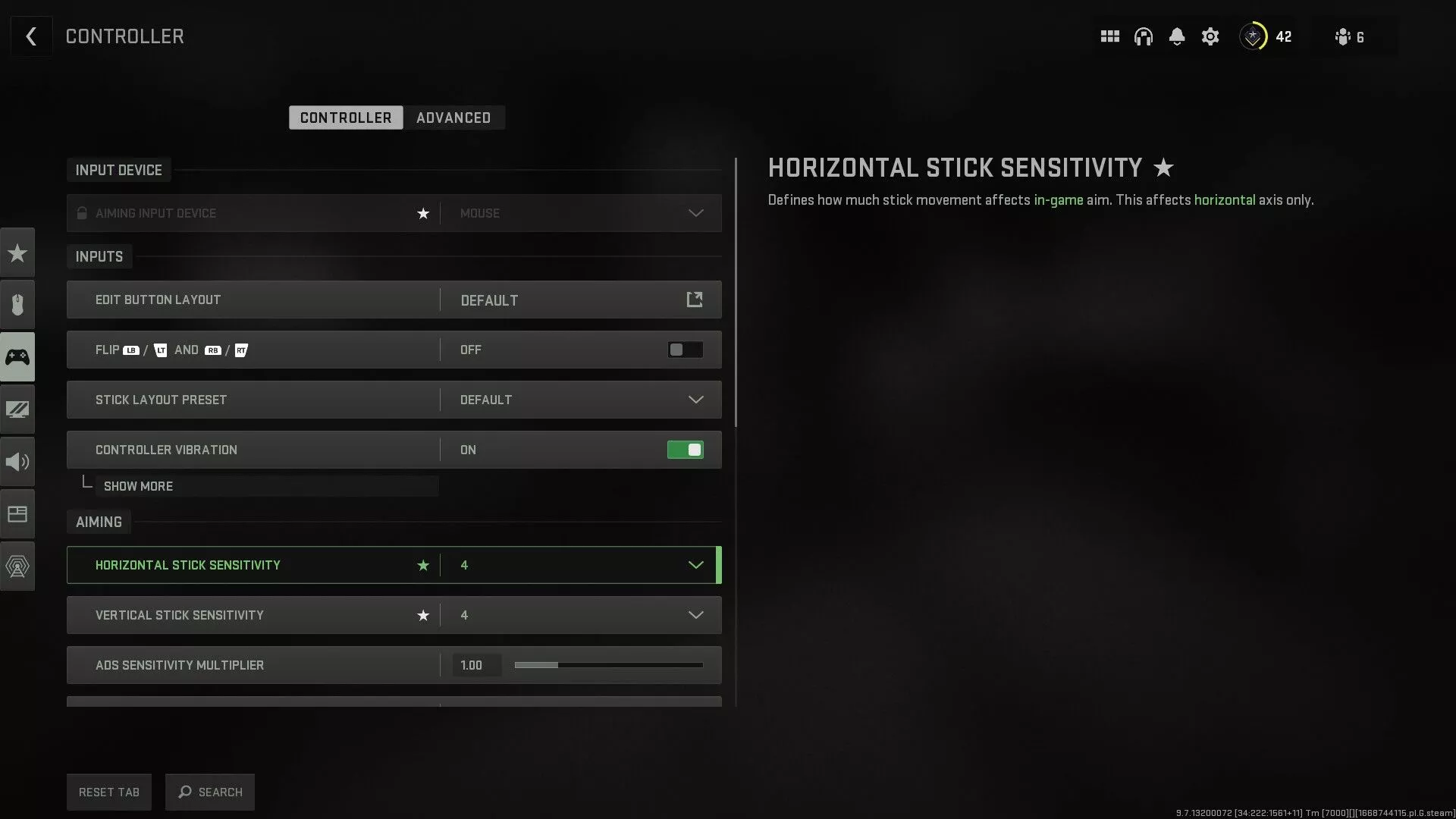
Task: Click the ADS multiplier 1.00 value field
Action: 475,665
